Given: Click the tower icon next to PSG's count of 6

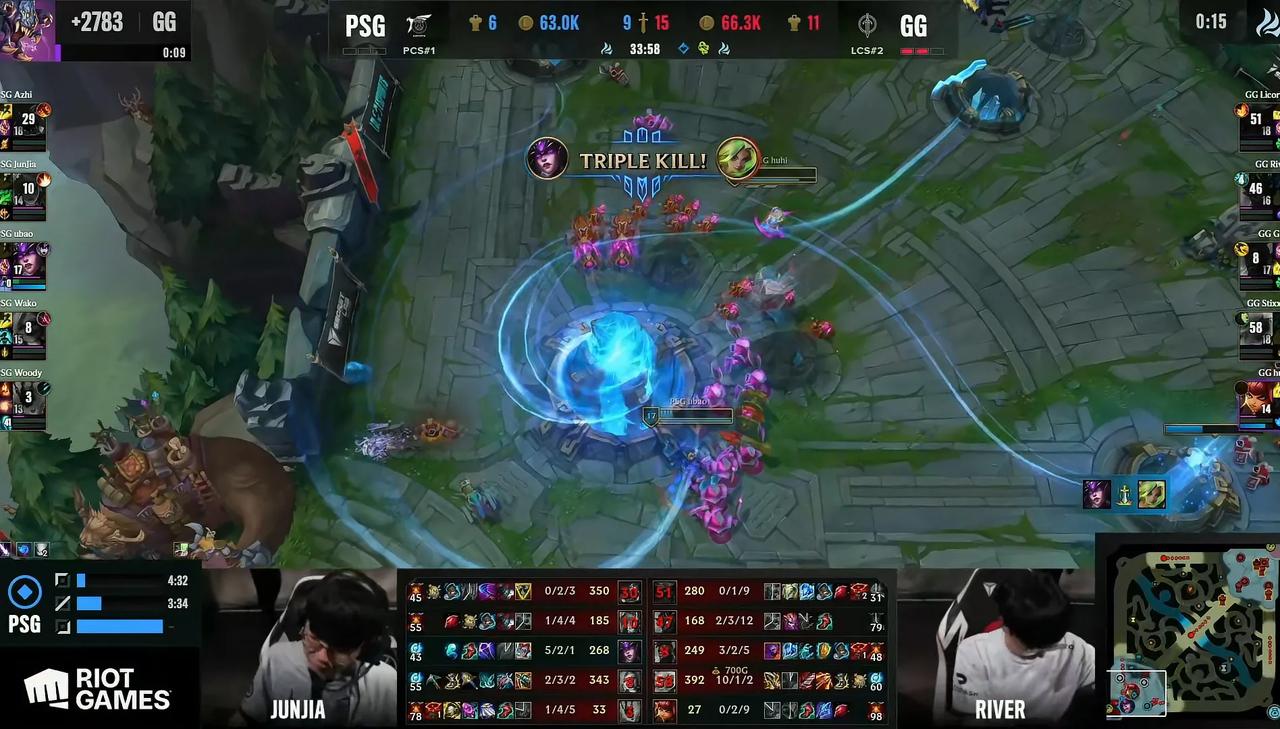Looking at the screenshot, I should 474,22.
